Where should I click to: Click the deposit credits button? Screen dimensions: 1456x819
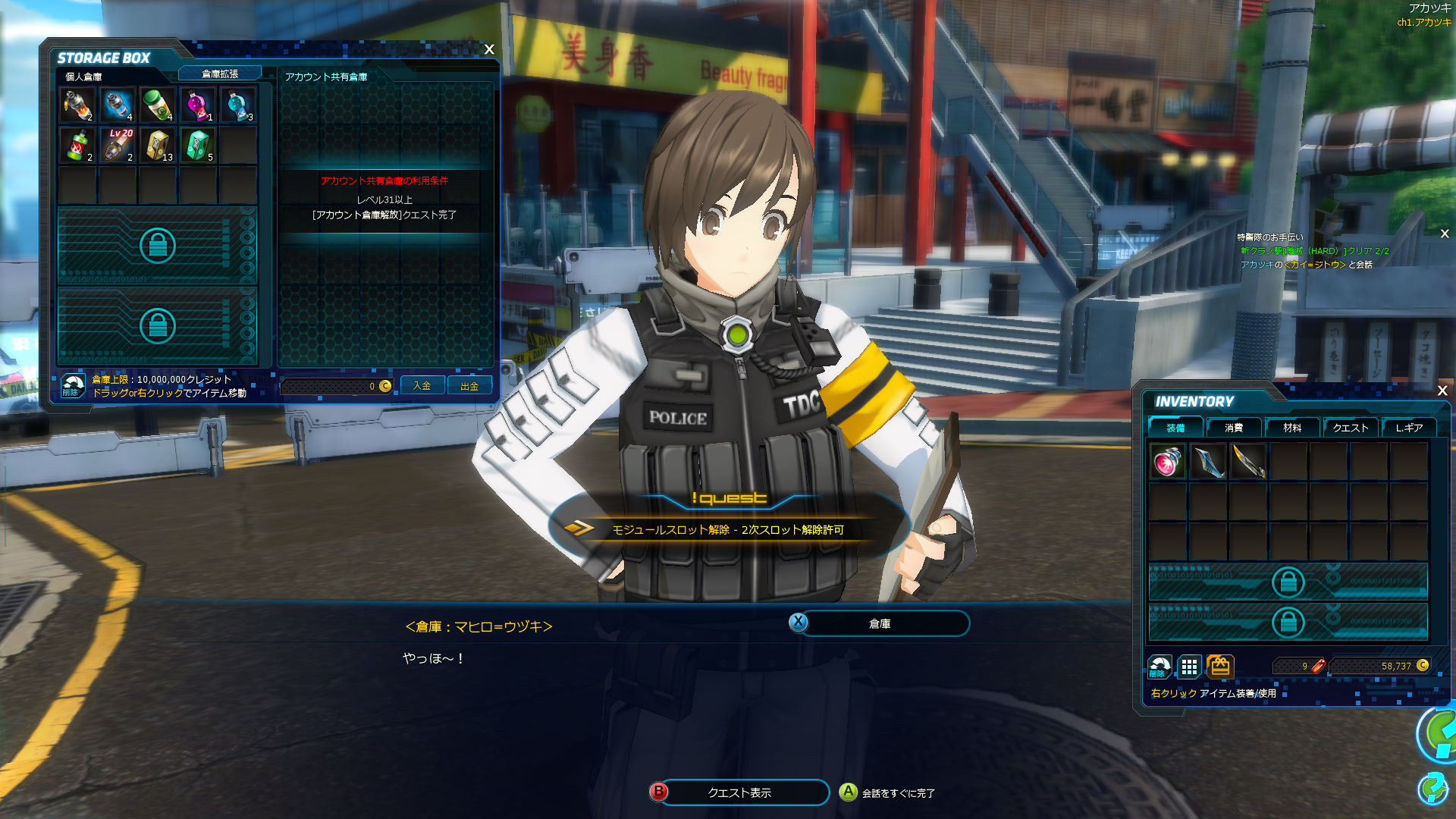pos(422,386)
